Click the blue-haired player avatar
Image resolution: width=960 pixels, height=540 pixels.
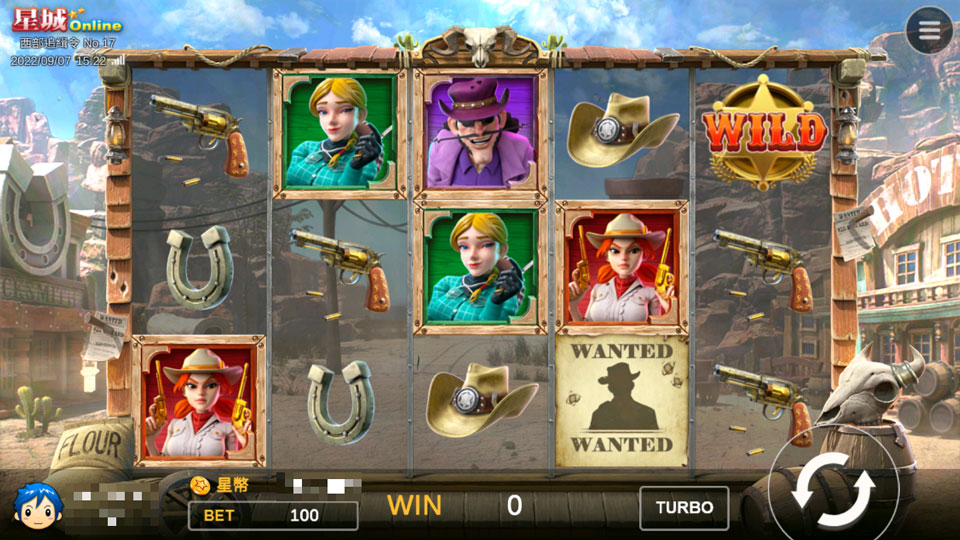(x=38, y=505)
